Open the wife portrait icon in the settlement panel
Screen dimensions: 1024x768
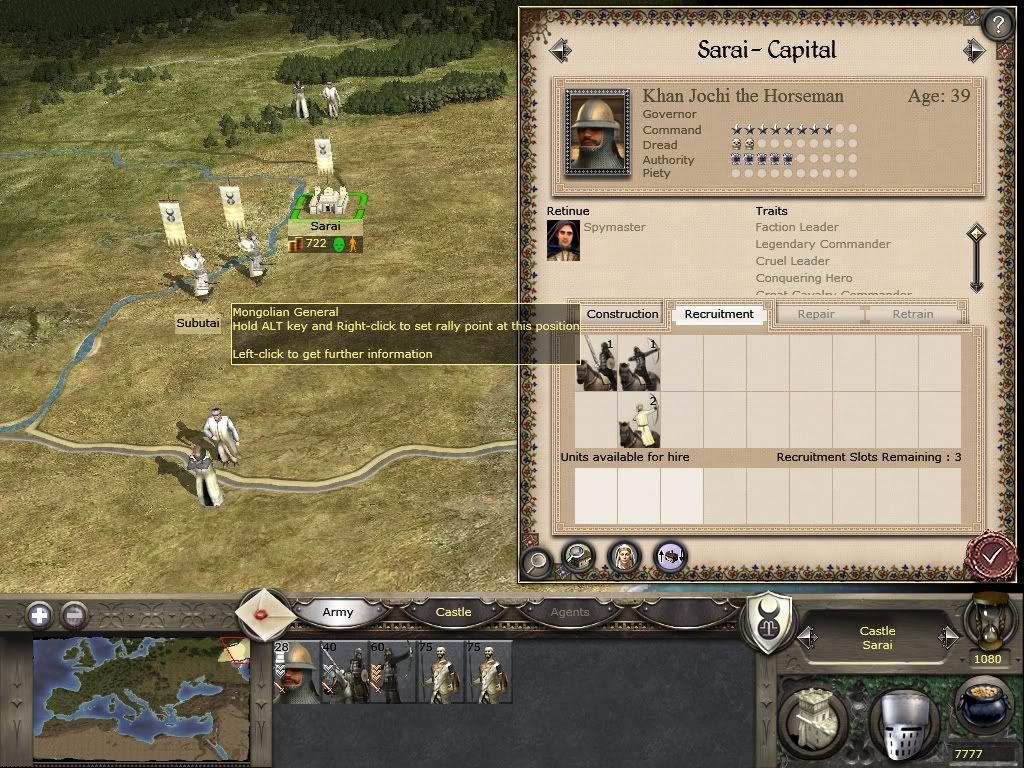point(624,556)
